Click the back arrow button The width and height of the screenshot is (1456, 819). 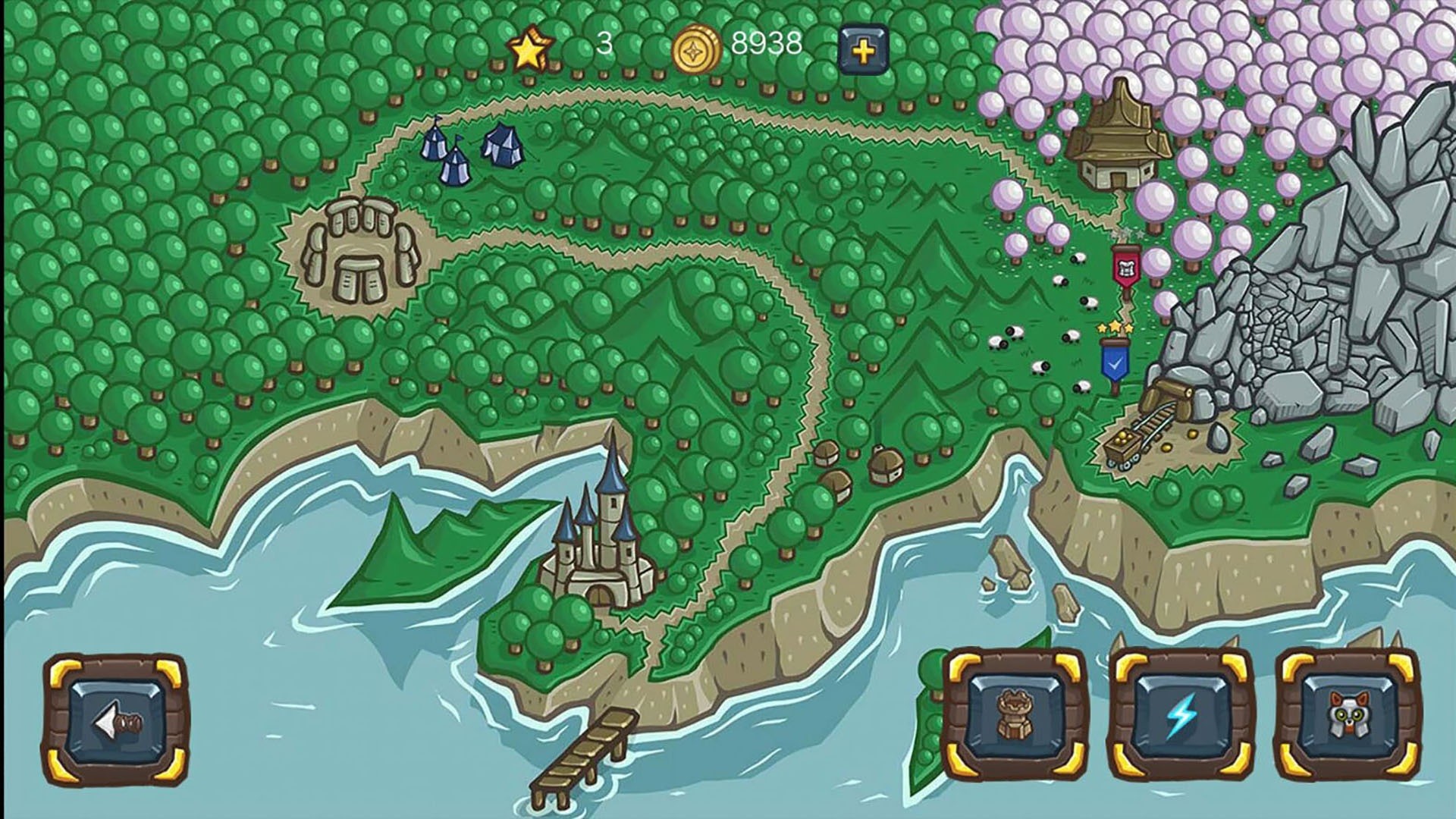pyautogui.click(x=116, y=722)
